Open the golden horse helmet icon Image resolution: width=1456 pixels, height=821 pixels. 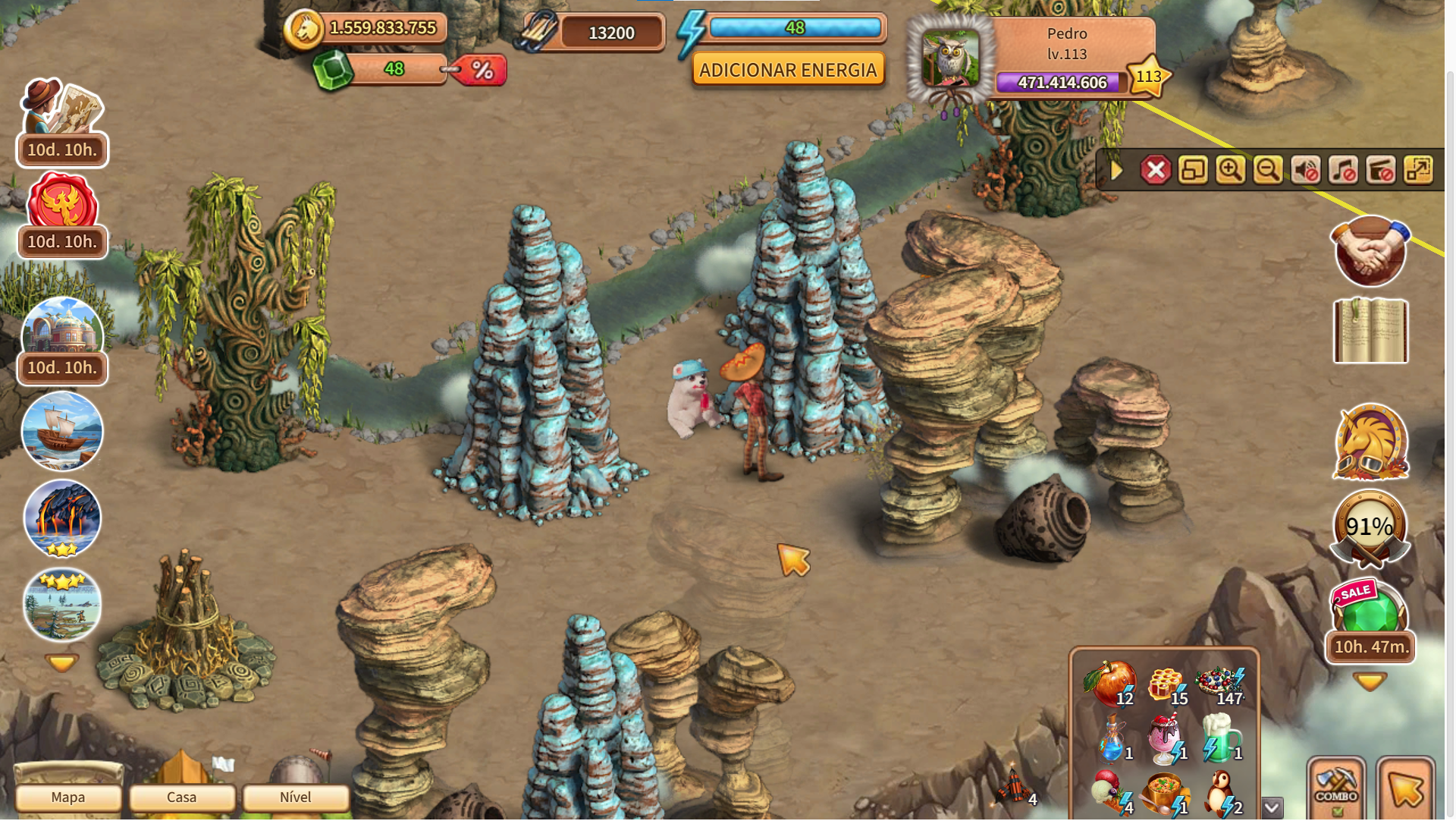tap(1370, 442)
